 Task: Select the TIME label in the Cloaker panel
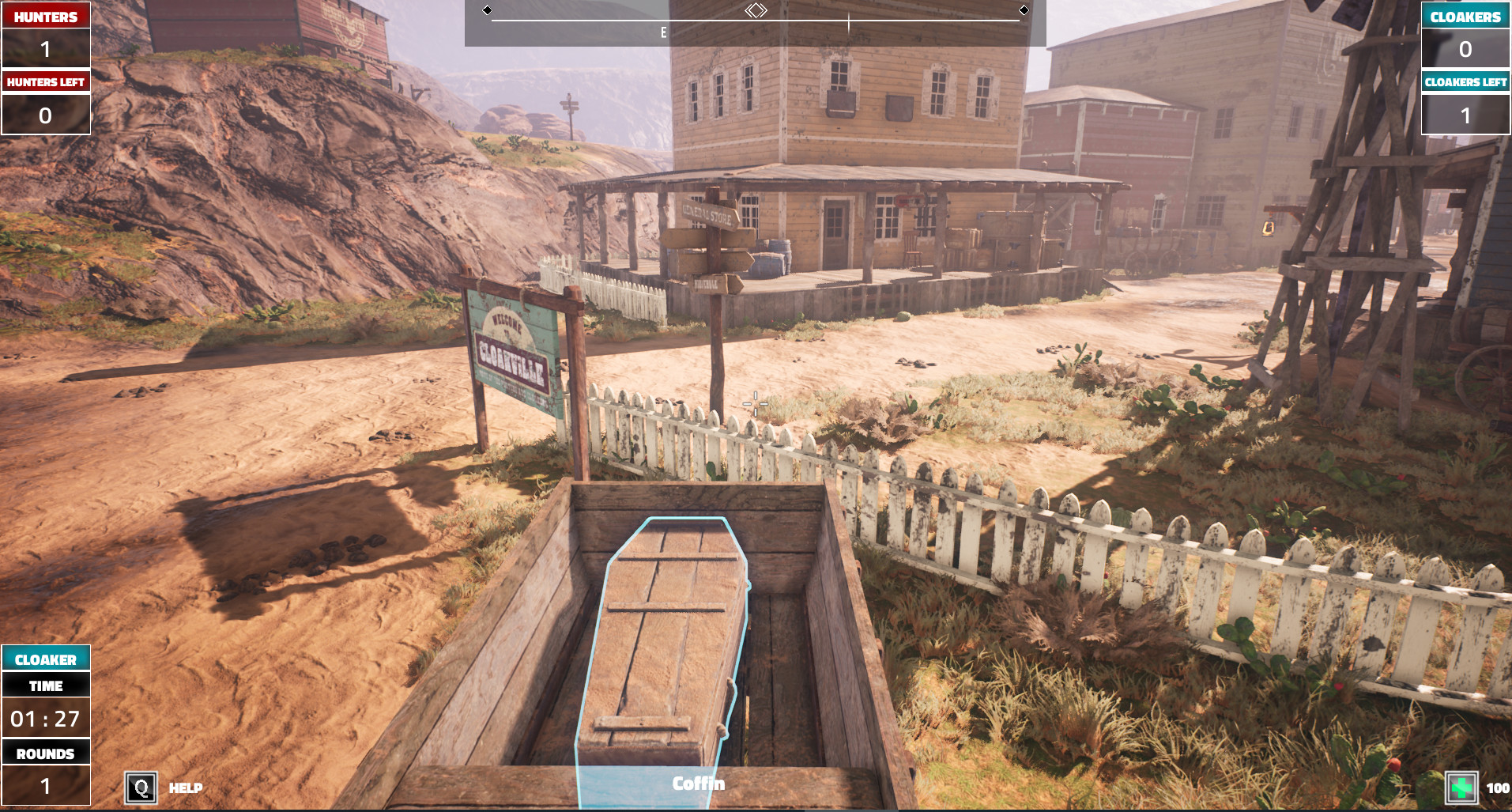[45, 685]
